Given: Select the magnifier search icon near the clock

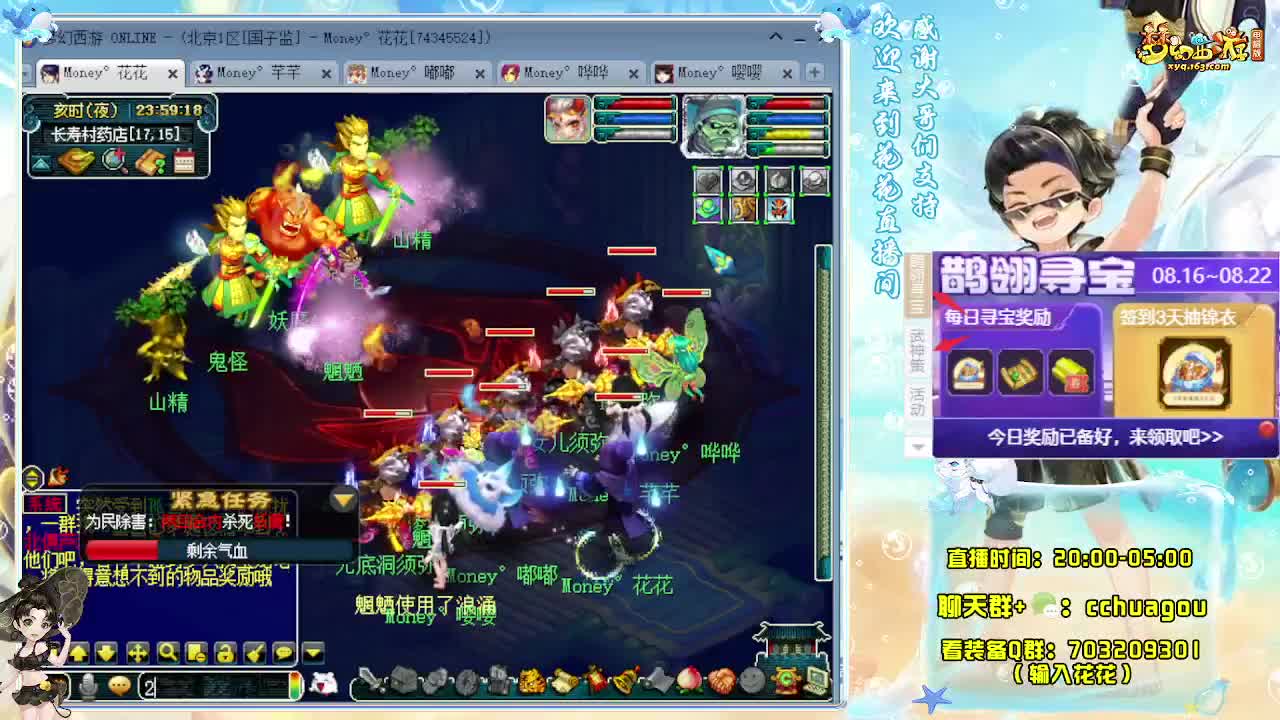Looking at the screenshot, I should (113, 160).
